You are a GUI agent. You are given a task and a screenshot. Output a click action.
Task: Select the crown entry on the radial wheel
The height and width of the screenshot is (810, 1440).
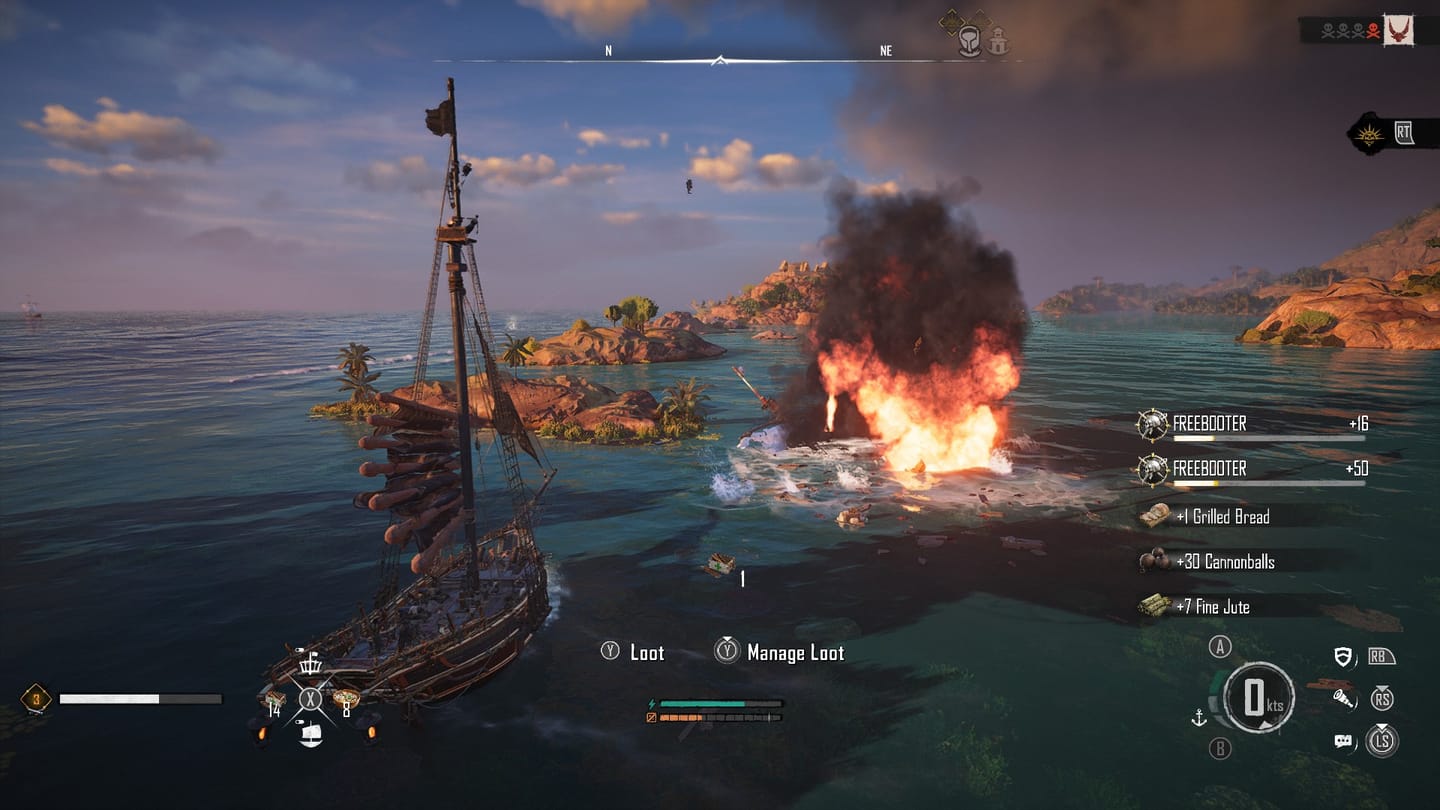[x=310, y=665]
